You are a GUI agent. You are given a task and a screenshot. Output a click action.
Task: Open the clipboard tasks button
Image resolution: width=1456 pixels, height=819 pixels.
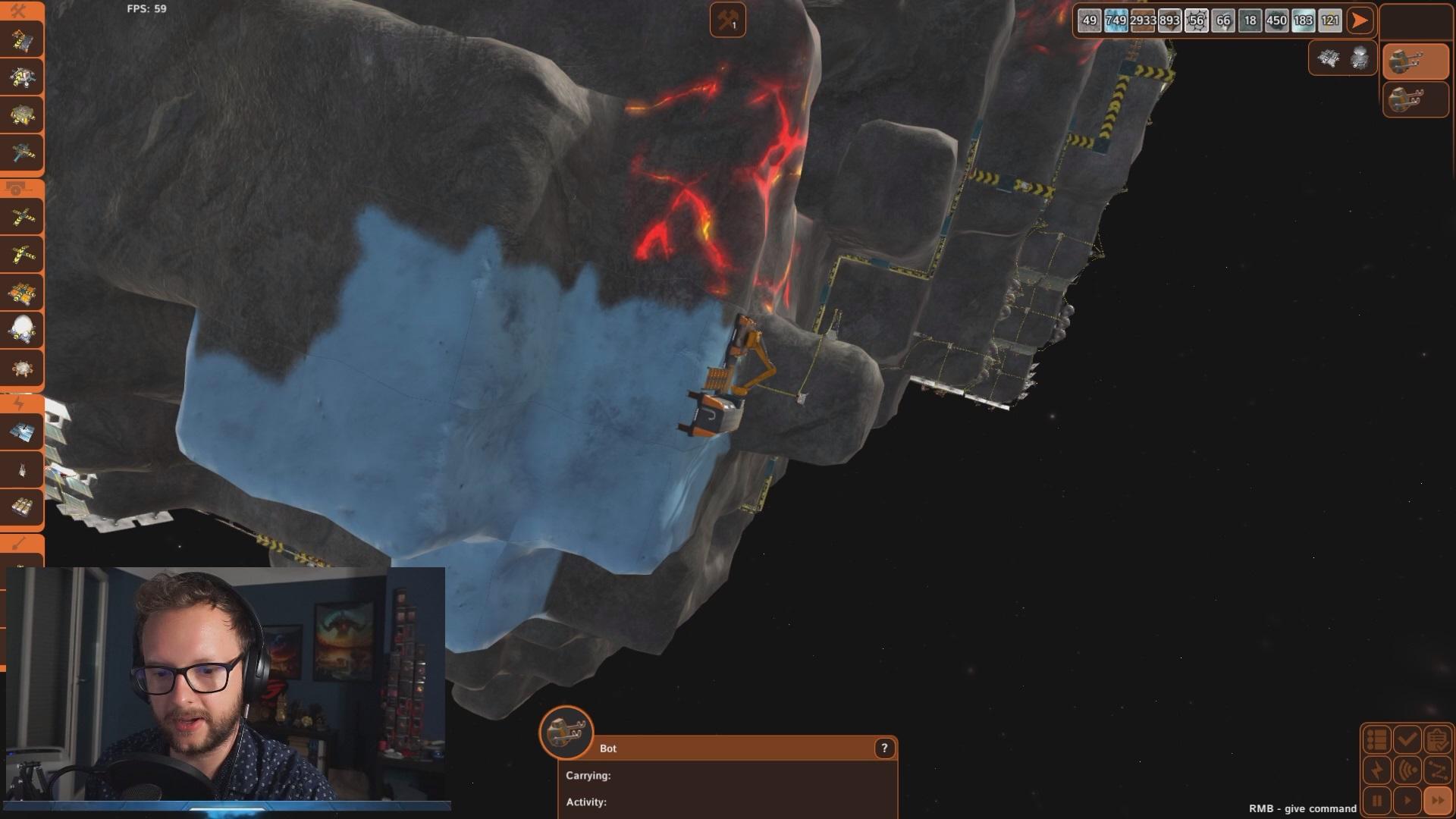coord(1437,739)
